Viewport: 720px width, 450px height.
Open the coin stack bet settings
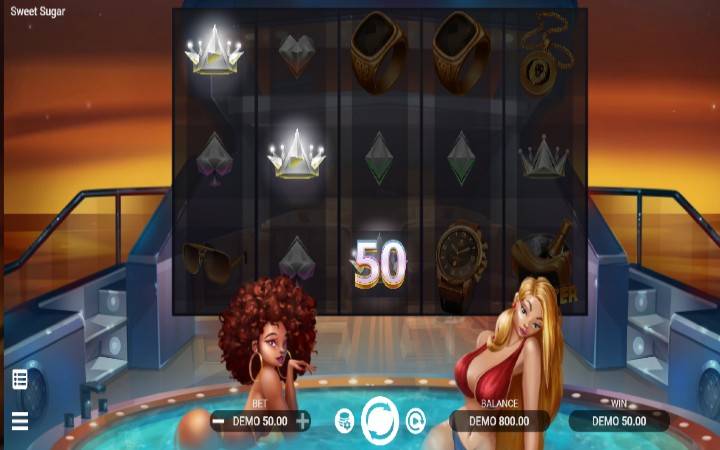(343, 421)
